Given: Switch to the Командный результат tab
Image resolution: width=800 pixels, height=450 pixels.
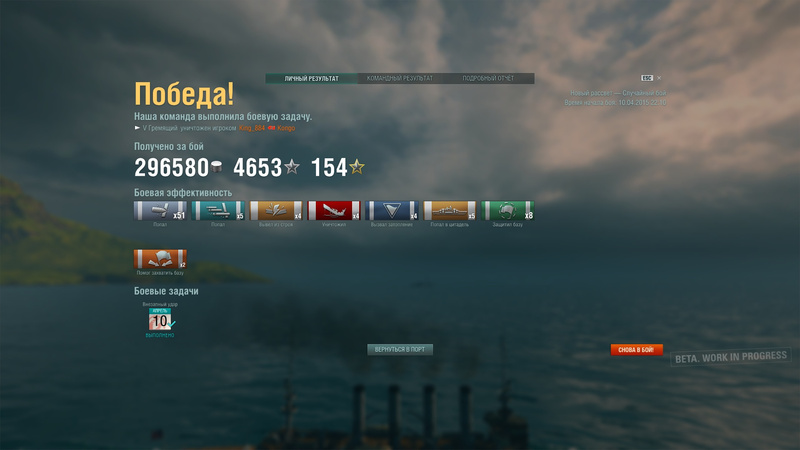Looking at the screenshot, I should [400, 78].
